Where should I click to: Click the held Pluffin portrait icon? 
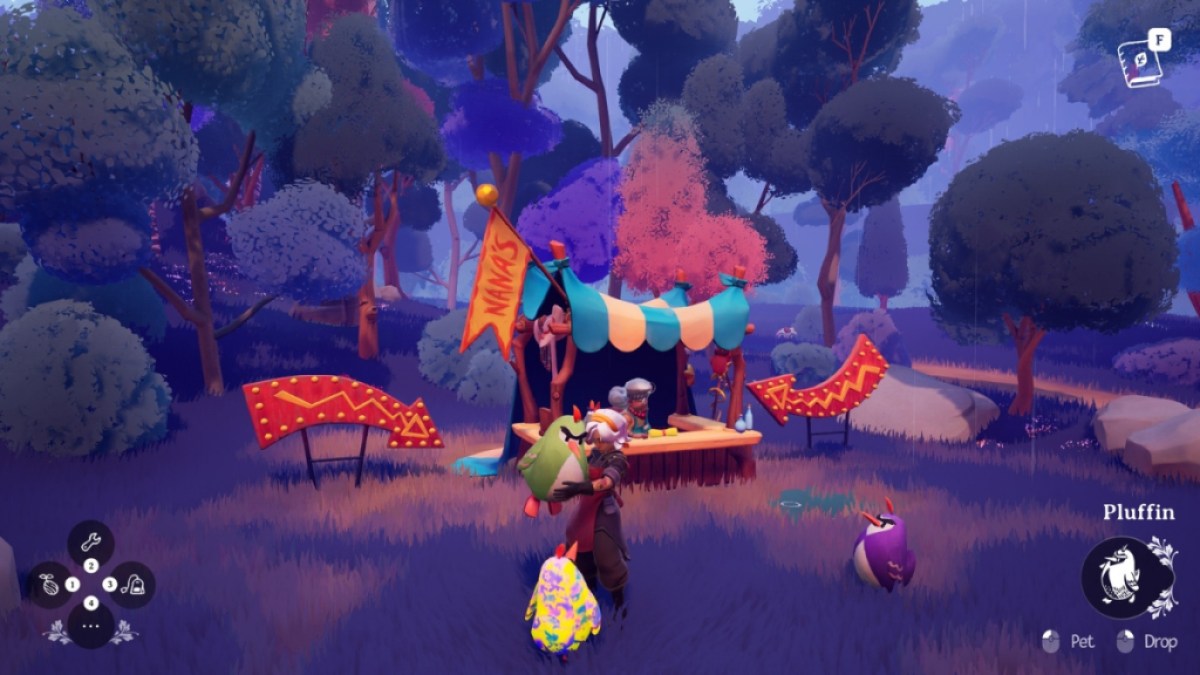click(1122, 576)
